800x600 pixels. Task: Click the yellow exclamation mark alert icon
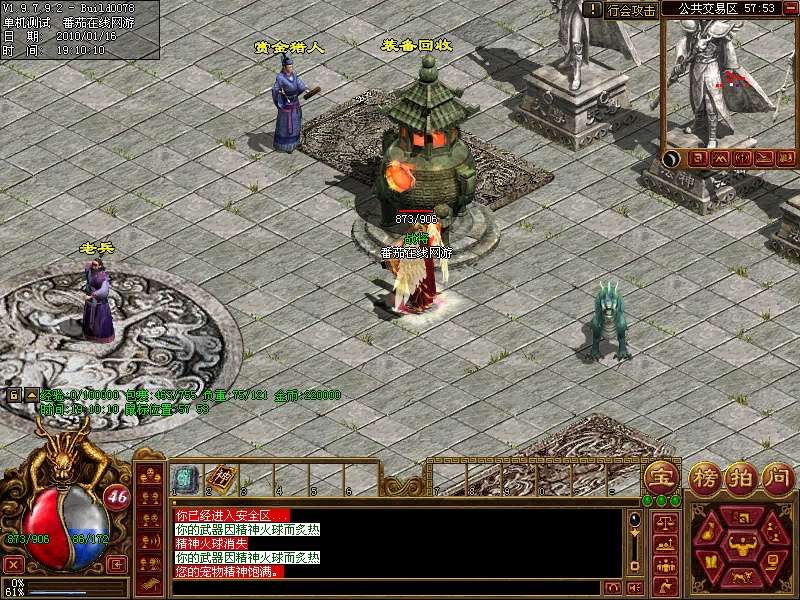point(594,9)
